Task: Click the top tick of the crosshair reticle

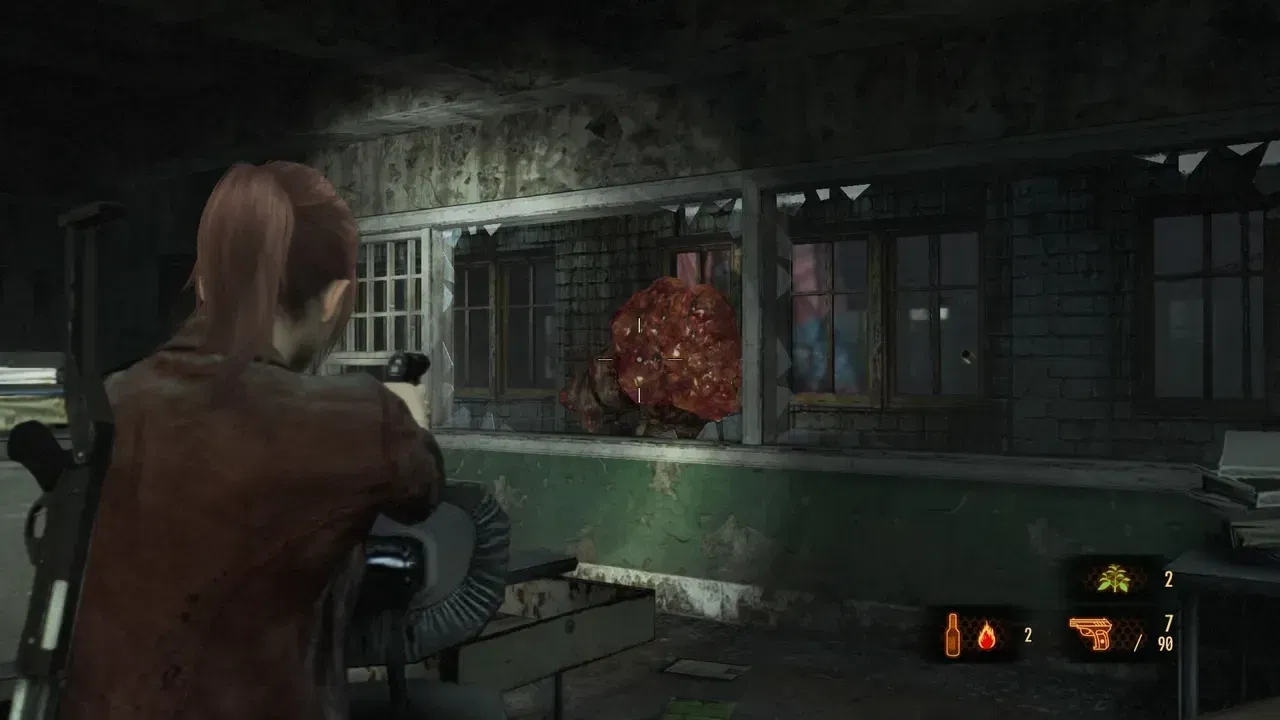Action: (x=639, y=324)
